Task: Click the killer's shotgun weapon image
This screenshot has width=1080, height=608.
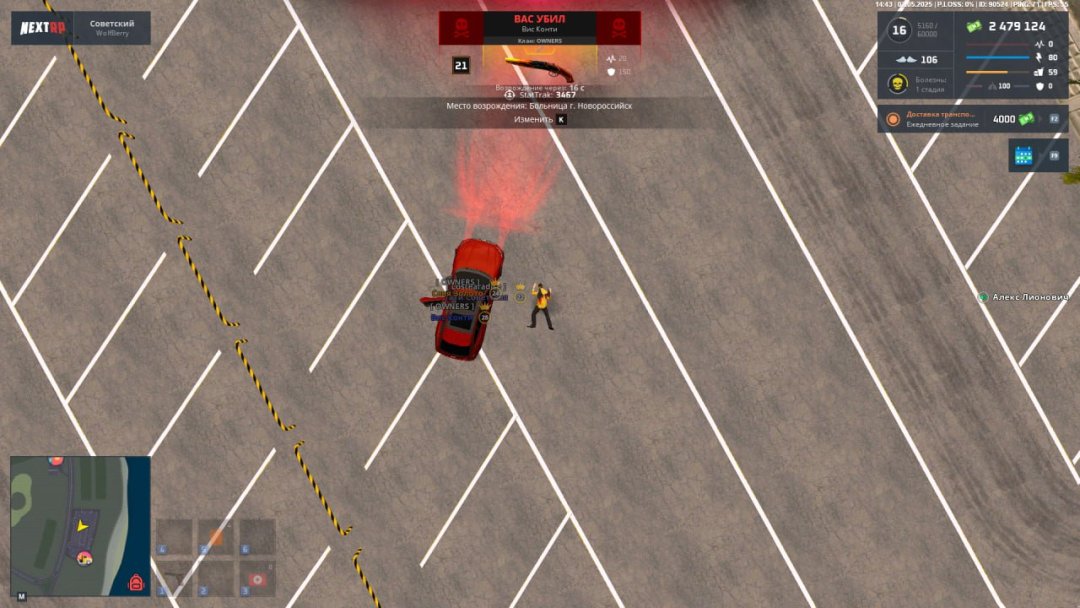Action: pos(539,69)
